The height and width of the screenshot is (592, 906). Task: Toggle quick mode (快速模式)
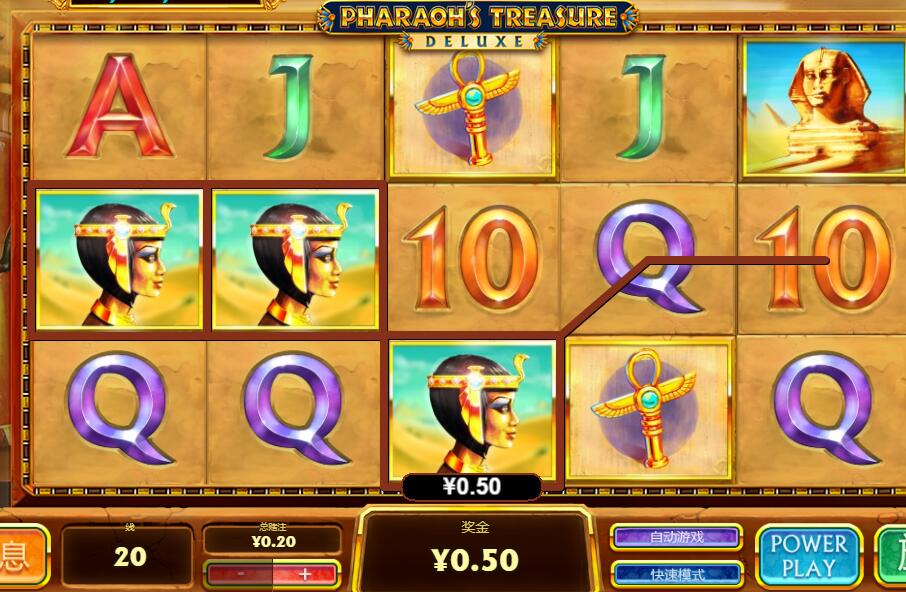(676, 574)
